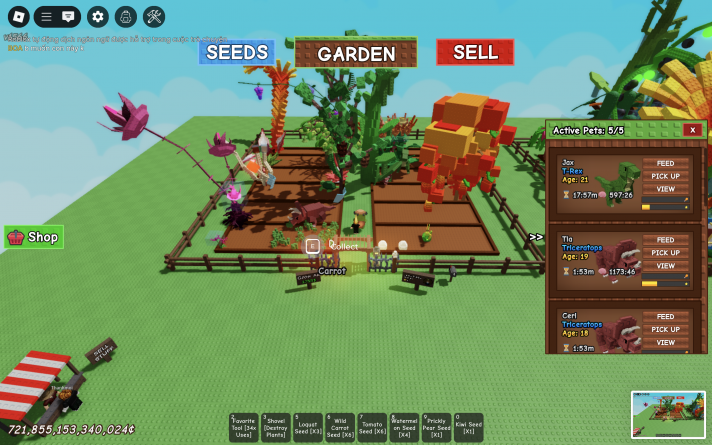Viewport: 712px width, 445px height.
Task: Pick up Jax the T-Rex
Action: [665, 176]
